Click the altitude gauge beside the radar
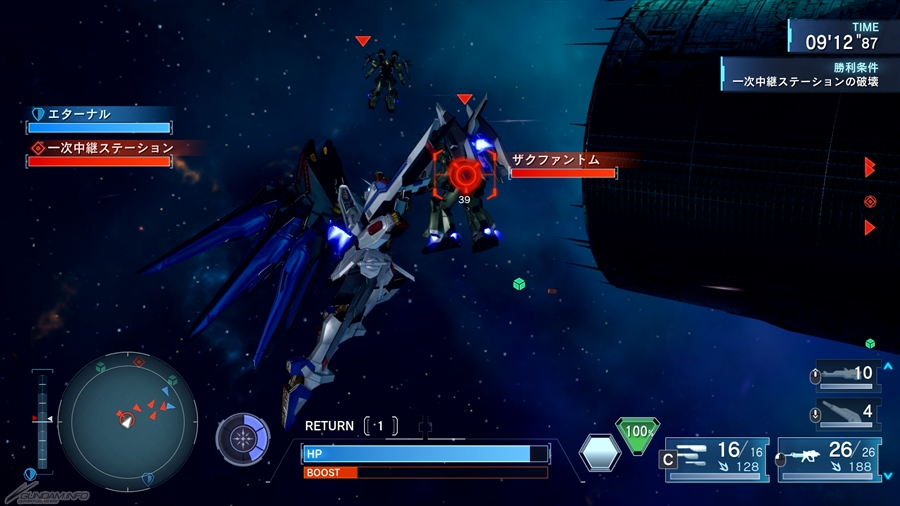Image resolution: width=900 pixels, height=506 pixels. [42, 420]
